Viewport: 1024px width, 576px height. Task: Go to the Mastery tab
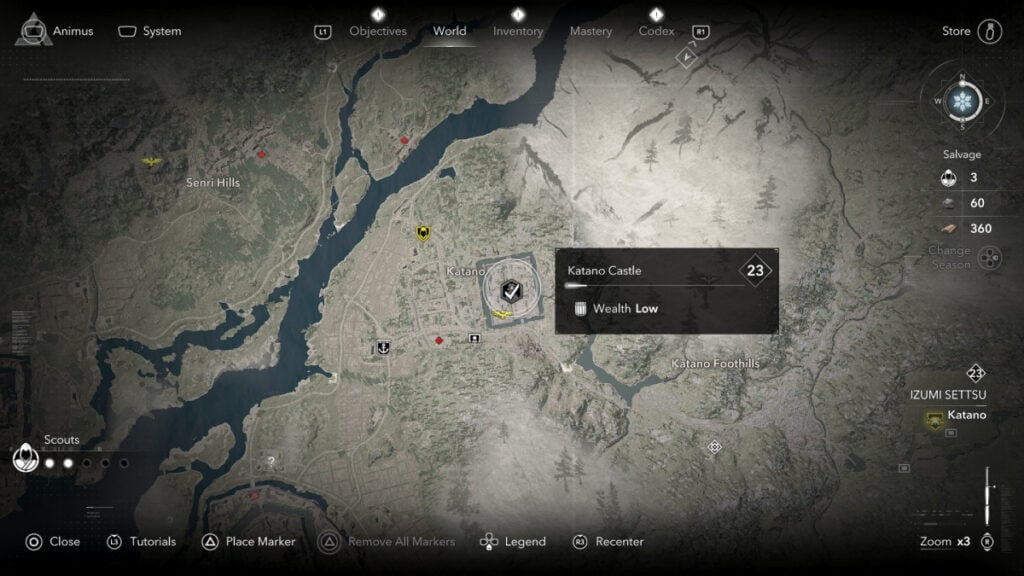[x=590, y=31]
